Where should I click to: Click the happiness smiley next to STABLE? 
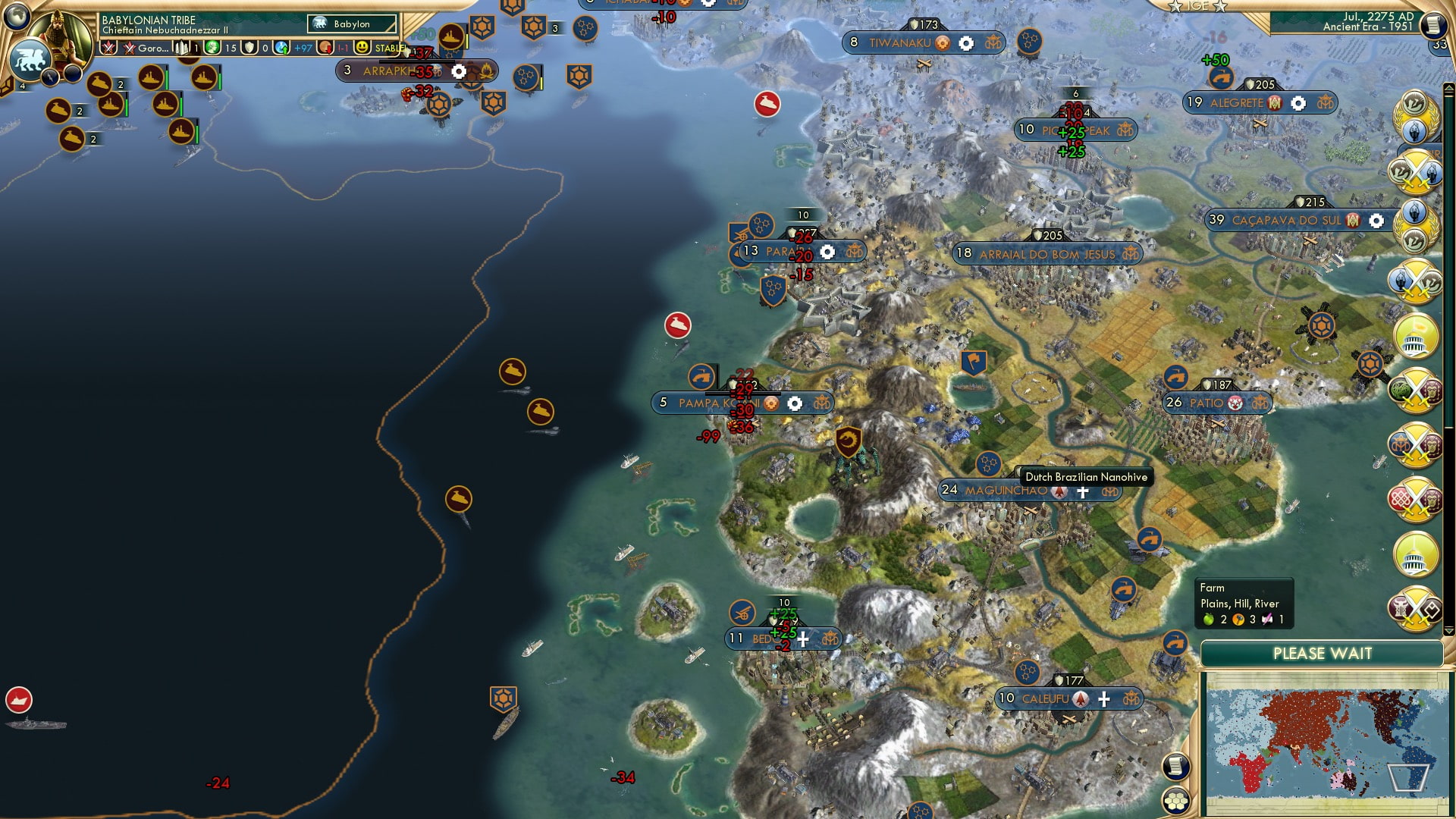(362, 48)
